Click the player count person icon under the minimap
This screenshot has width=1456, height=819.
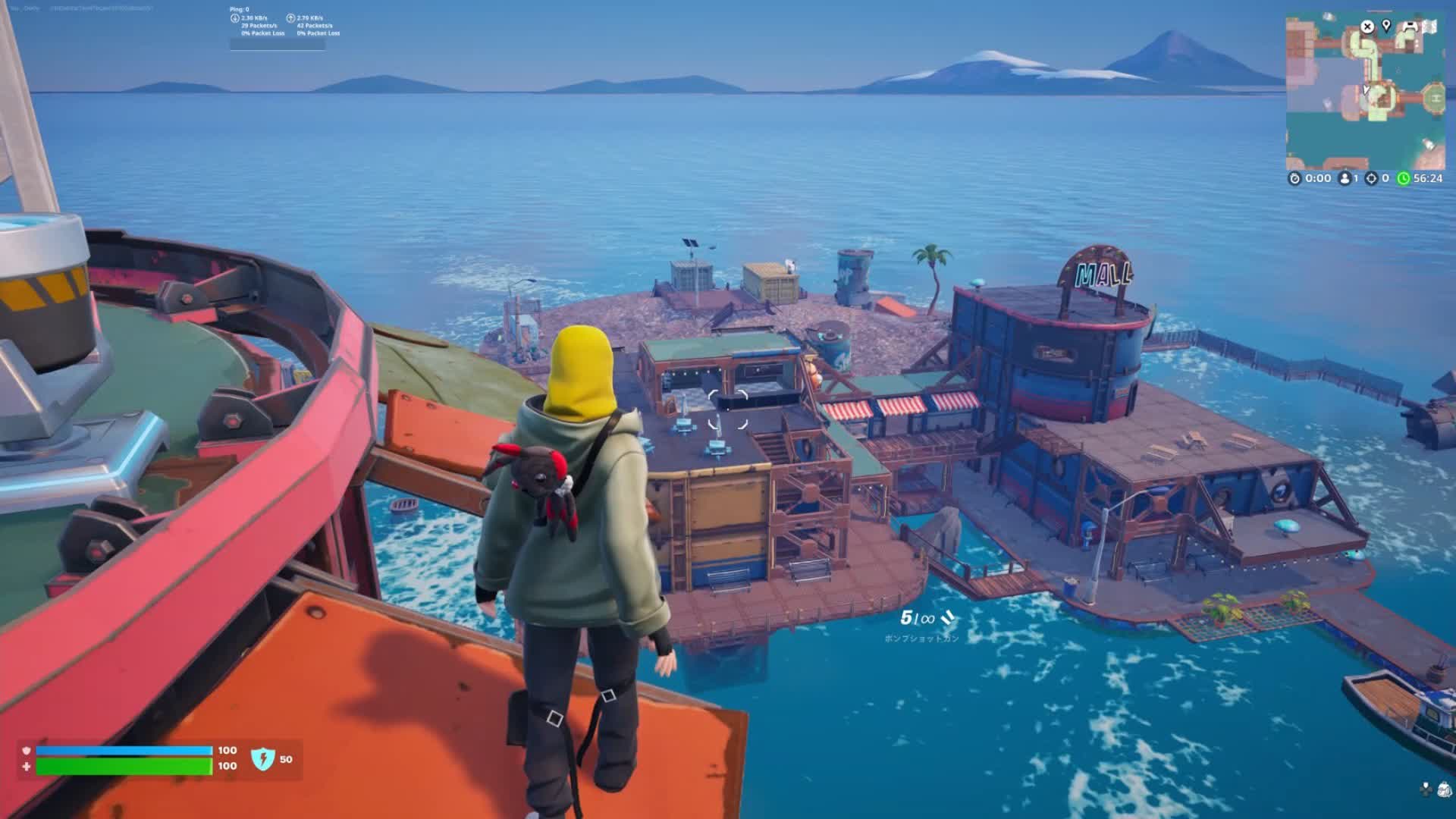click(1345, 177)
